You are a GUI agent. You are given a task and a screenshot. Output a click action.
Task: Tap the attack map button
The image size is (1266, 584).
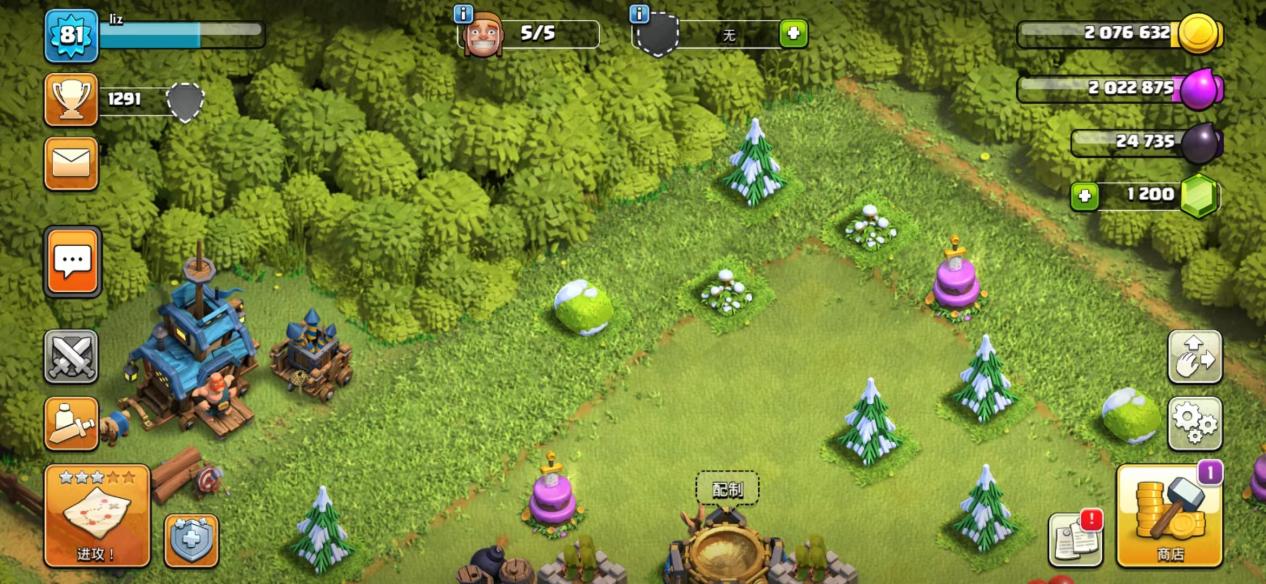tap(97, 515)
